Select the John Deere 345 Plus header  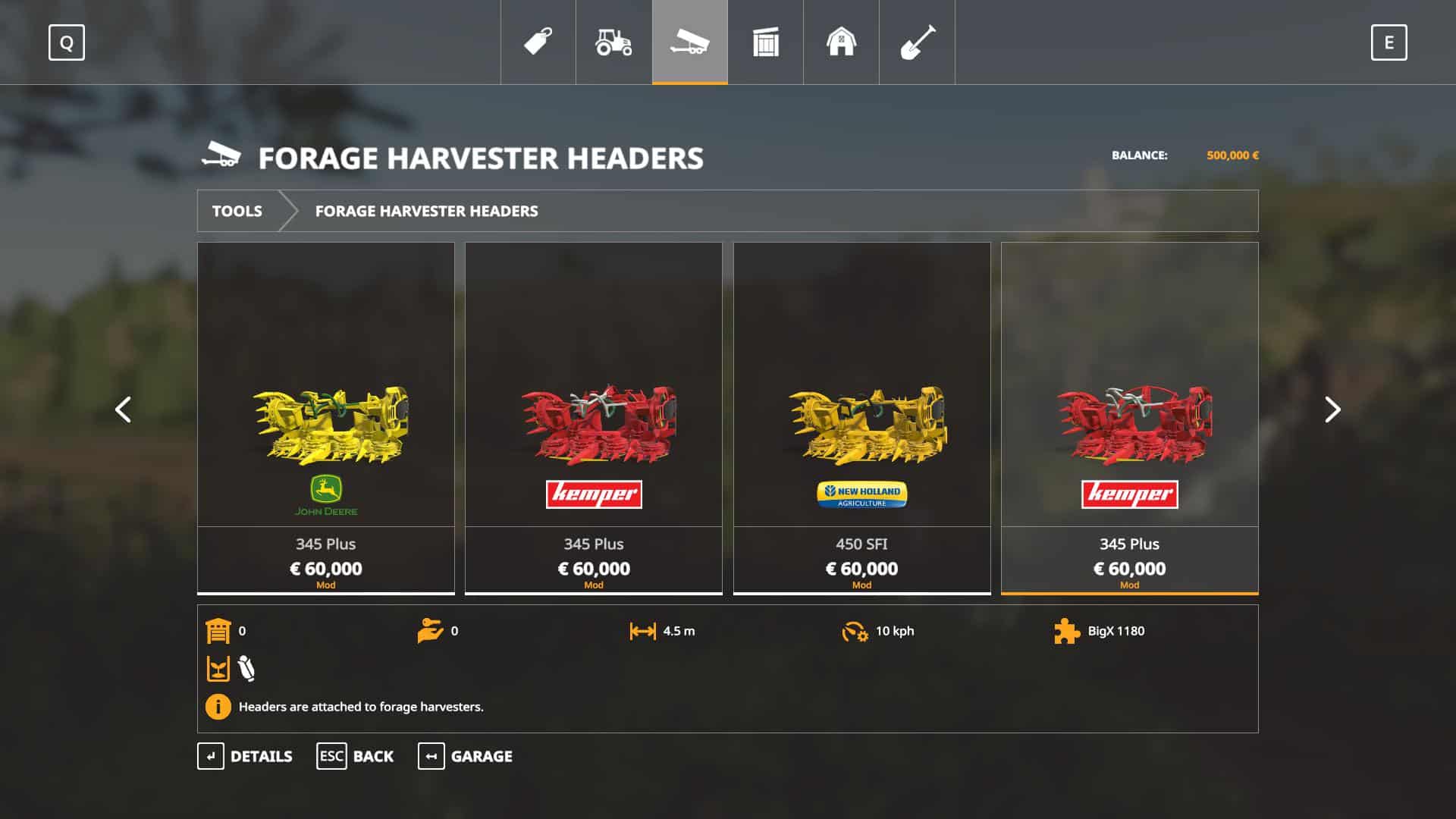[326, 417]
